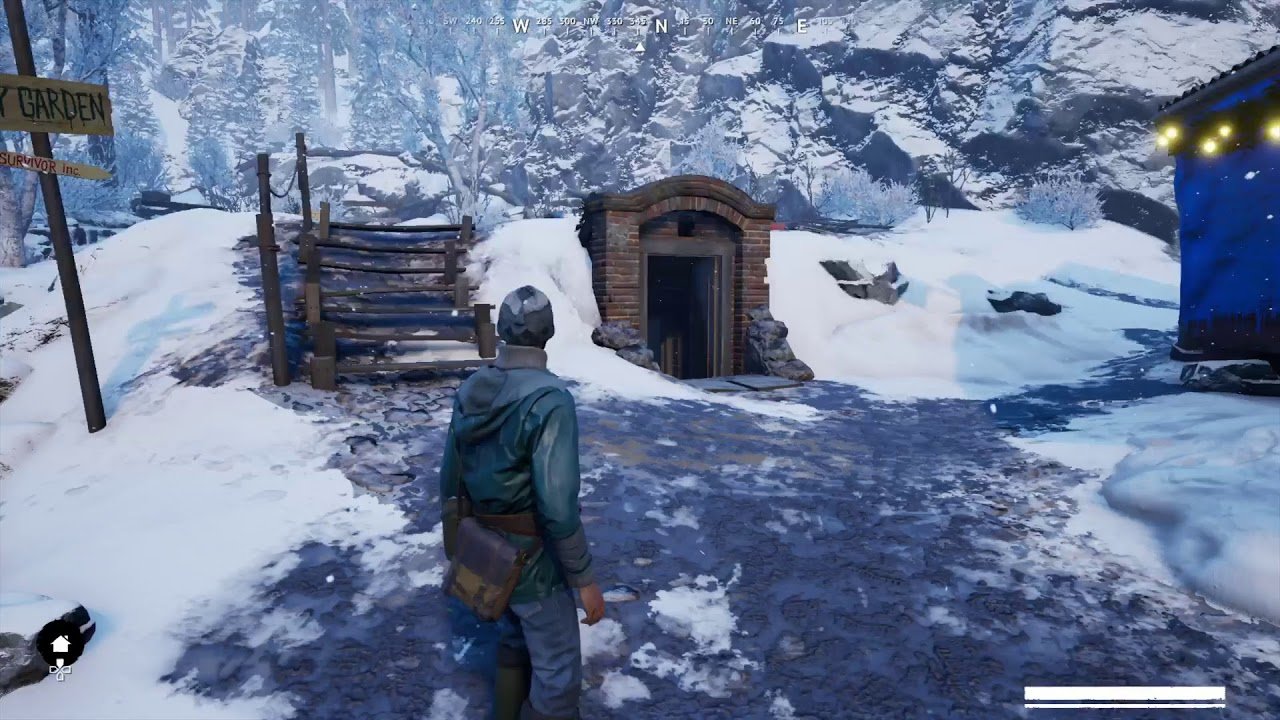
Task: Click the house icon in the black circle
Action: tap(60, 643)
